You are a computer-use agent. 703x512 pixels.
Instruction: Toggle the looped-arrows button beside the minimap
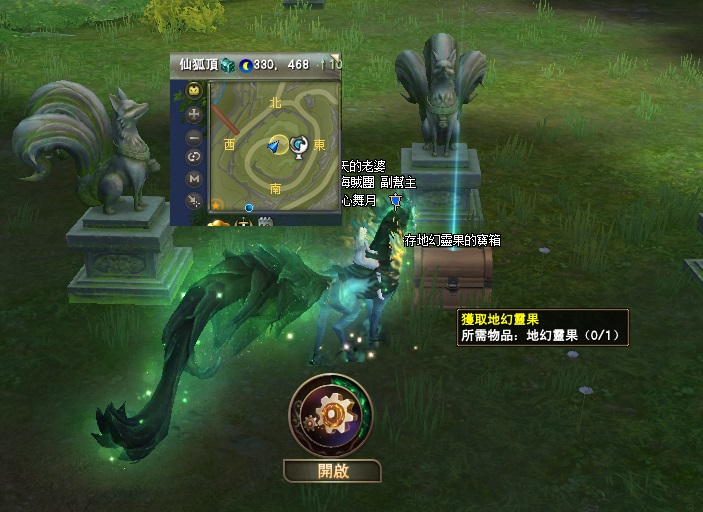(194, 156)
